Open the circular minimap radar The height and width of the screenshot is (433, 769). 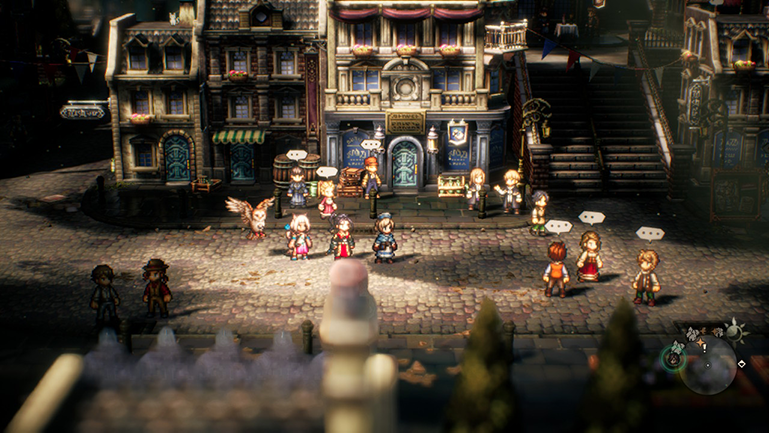coord(708,364)
